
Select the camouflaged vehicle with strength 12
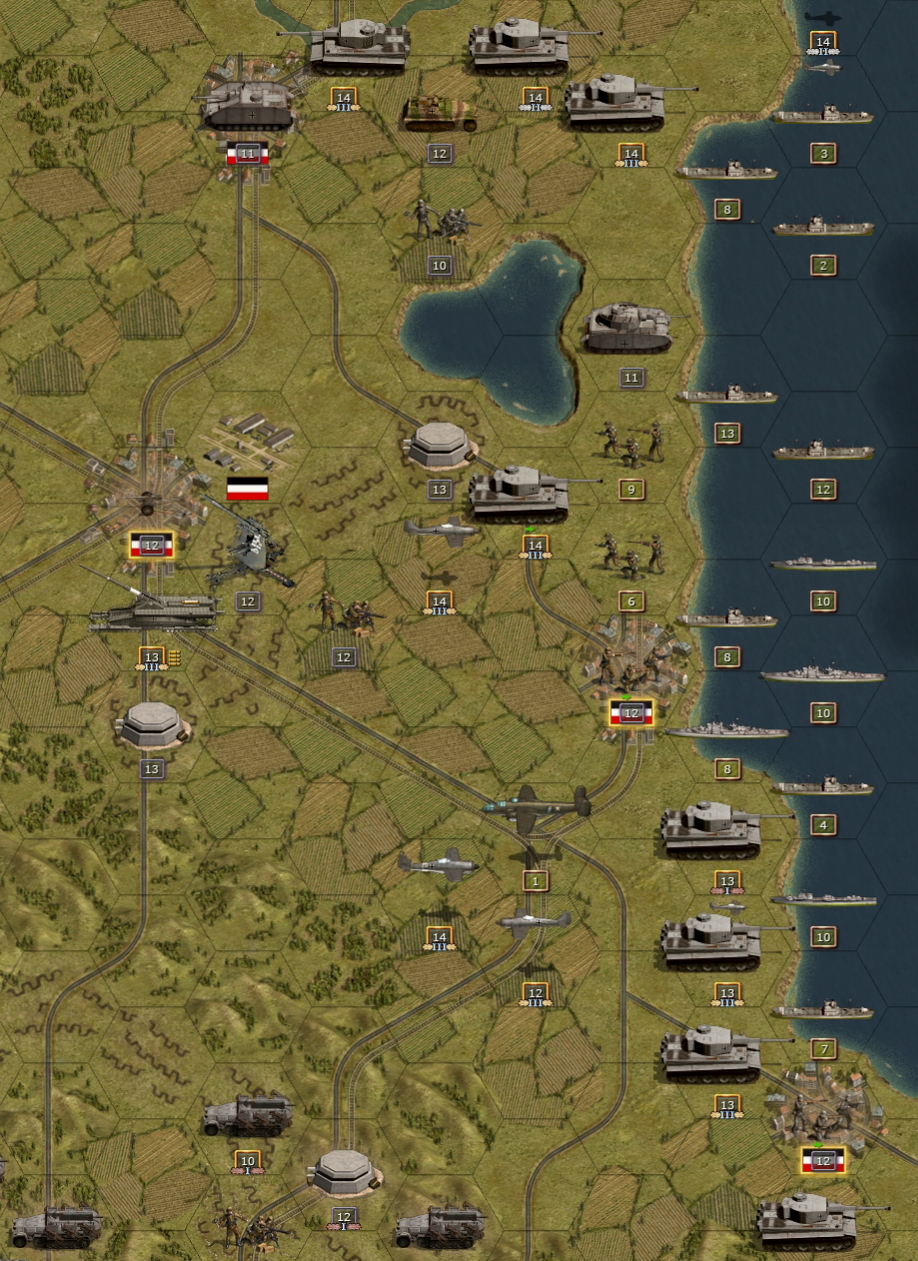(x=440, y=115)
